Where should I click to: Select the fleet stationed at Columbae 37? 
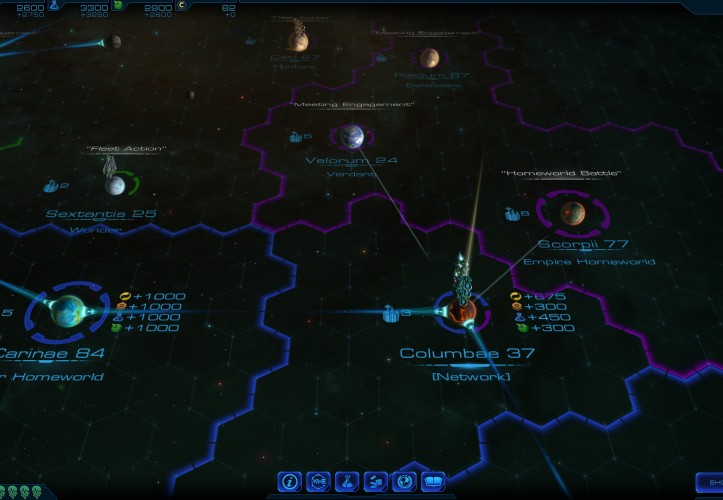coord(463,275)
